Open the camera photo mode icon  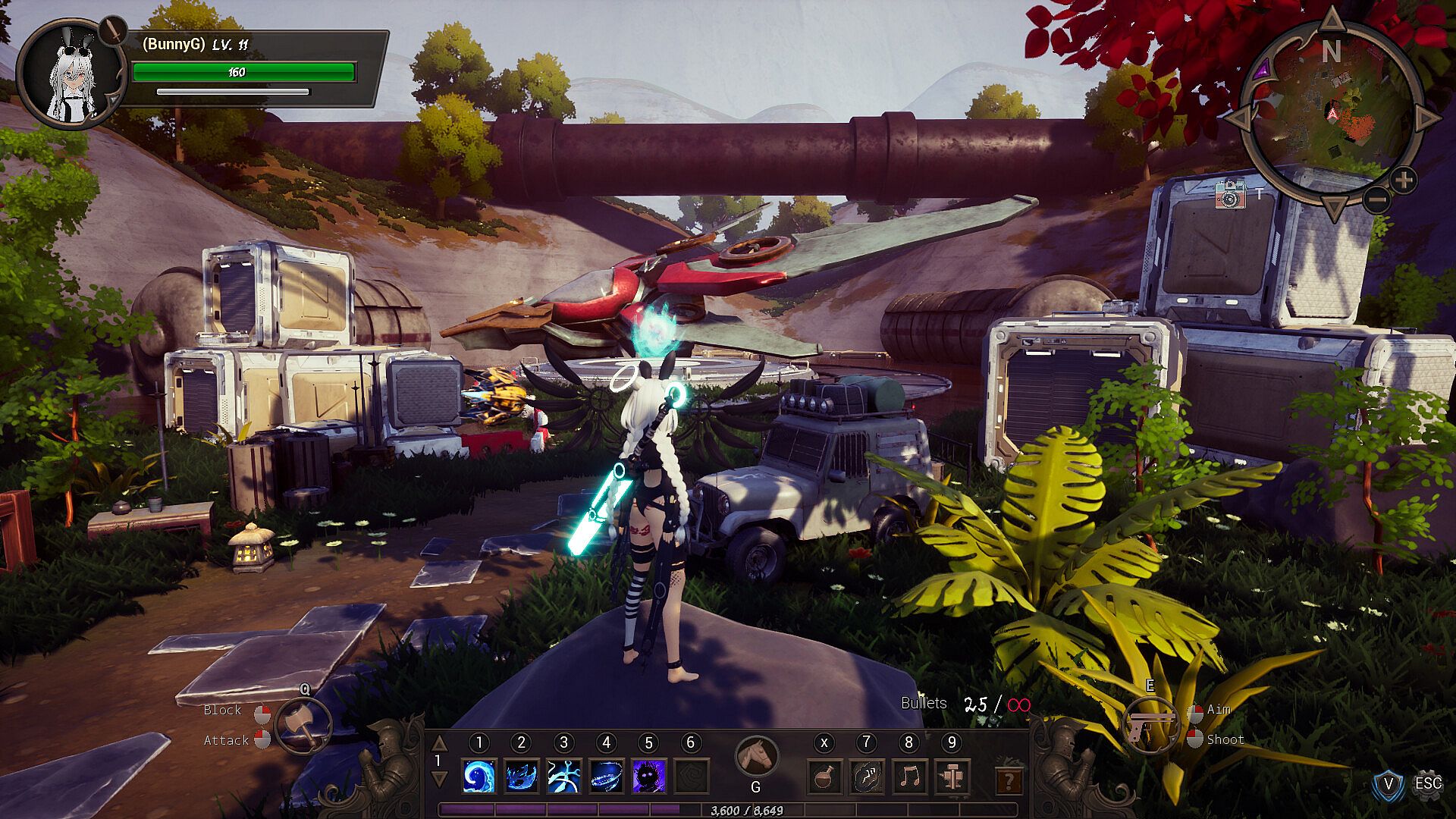(1229, 195)
